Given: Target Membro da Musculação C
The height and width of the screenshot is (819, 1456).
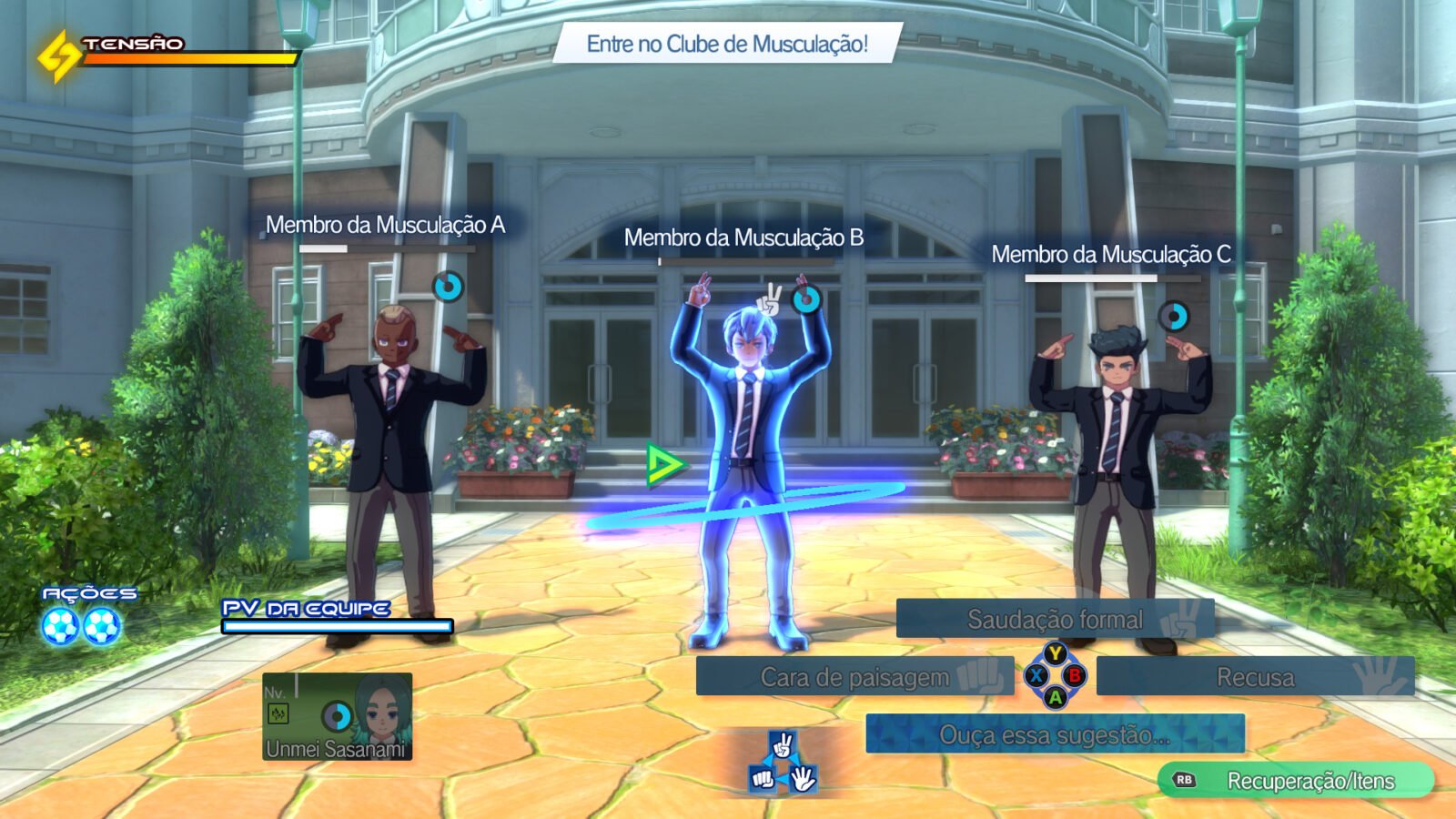Looking at the screenshot, I should point(1117,437).
